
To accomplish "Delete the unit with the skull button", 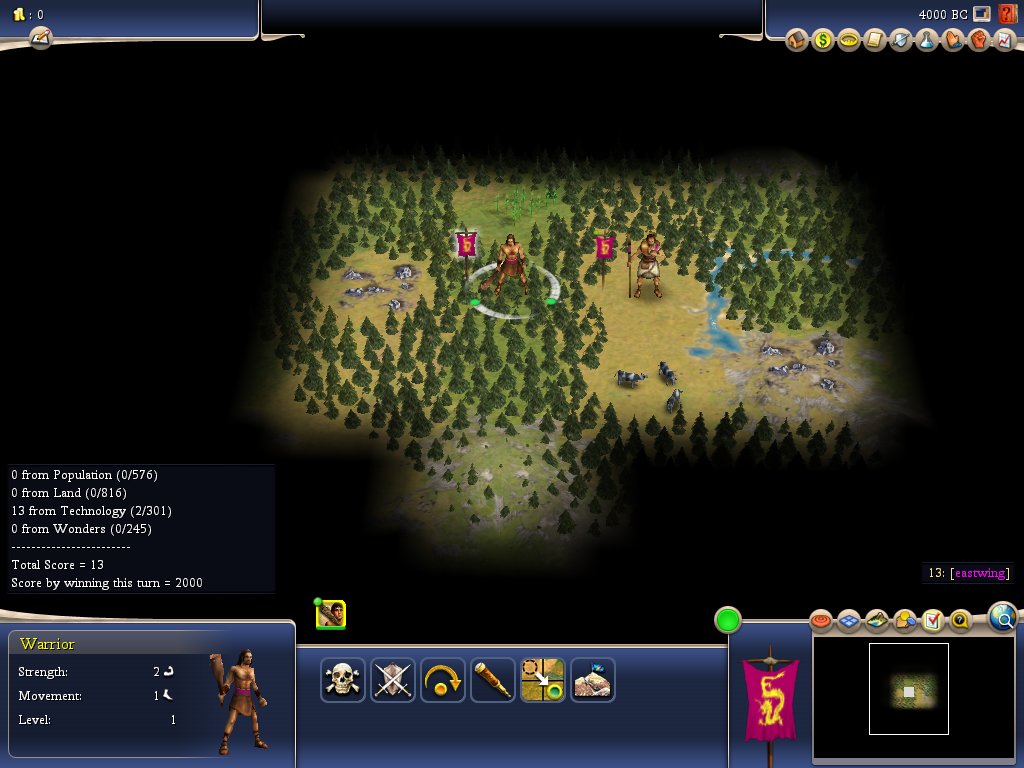I will tap(343, 680).
